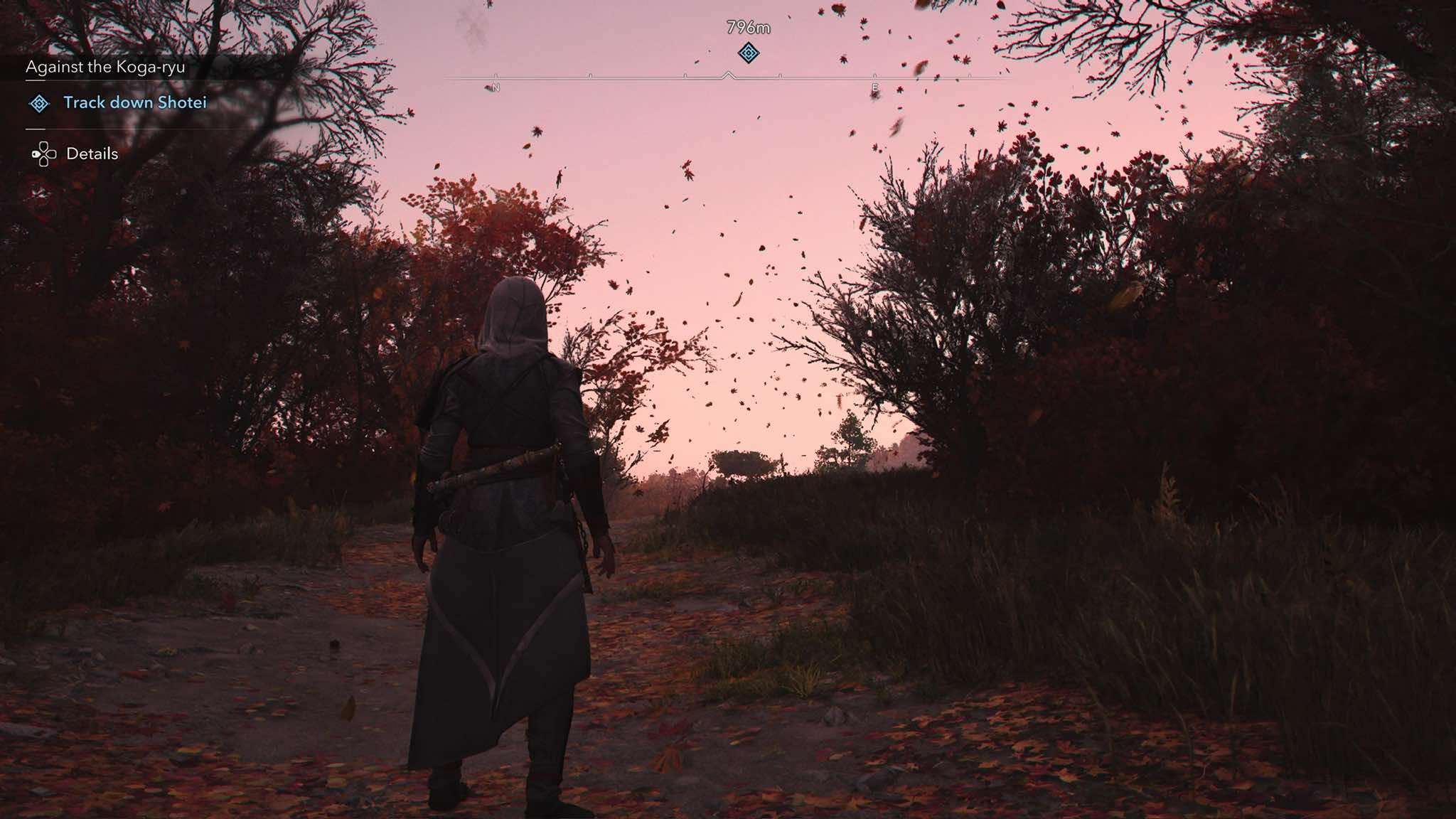Click the quest marker on the compass
1456x819 pixels.
click(x=748, y=53)
